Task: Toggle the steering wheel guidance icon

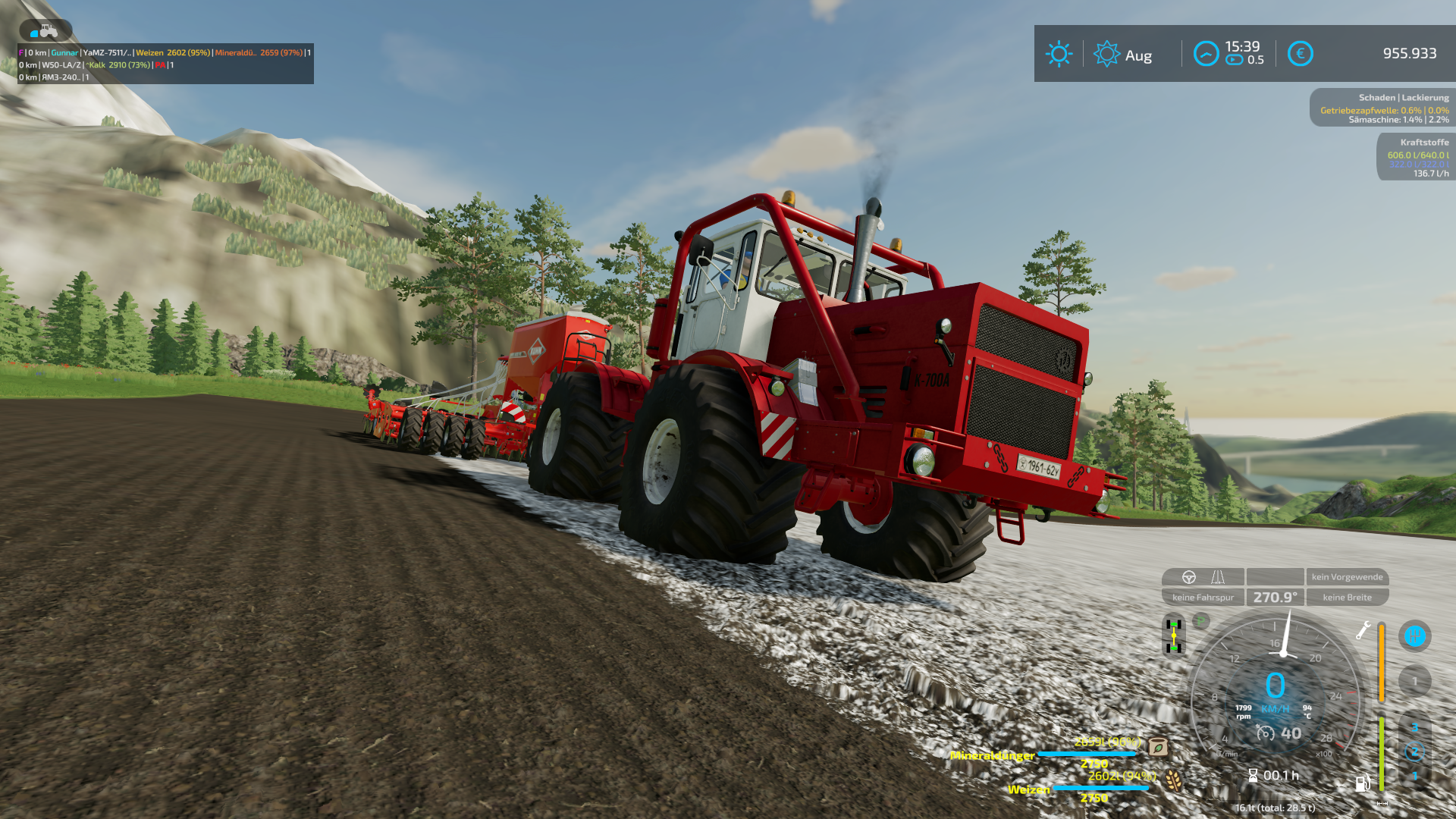Action: 1189,577
